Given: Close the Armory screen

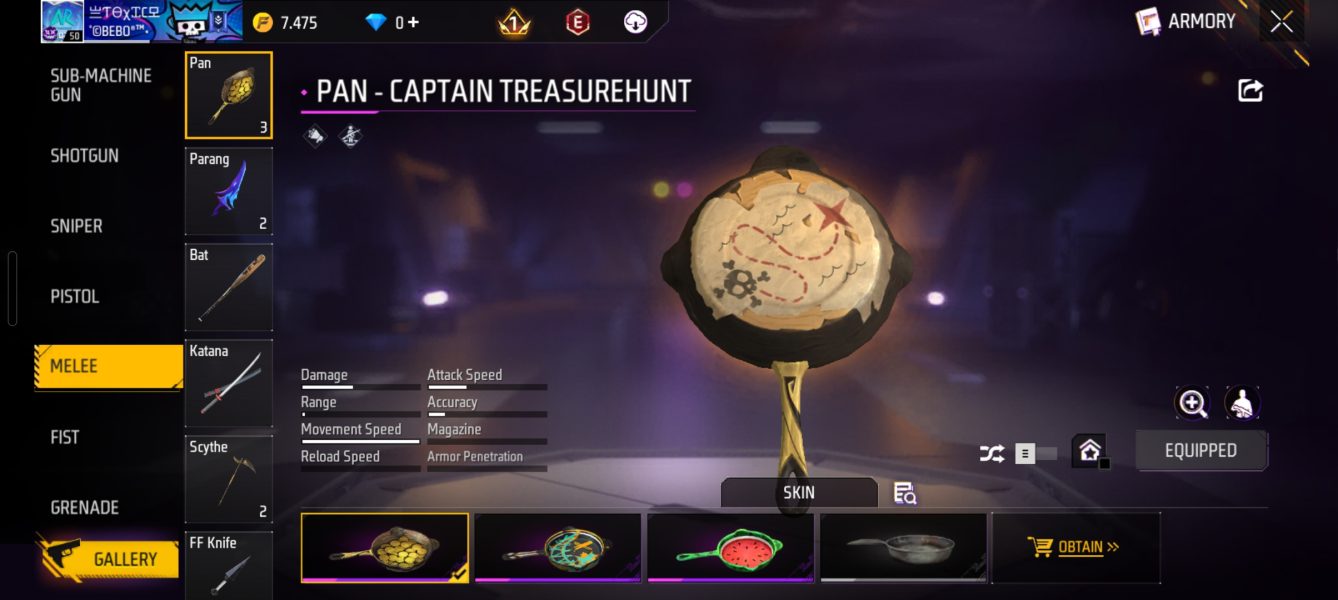Looking at the screenshot, I should (1281, 22).
